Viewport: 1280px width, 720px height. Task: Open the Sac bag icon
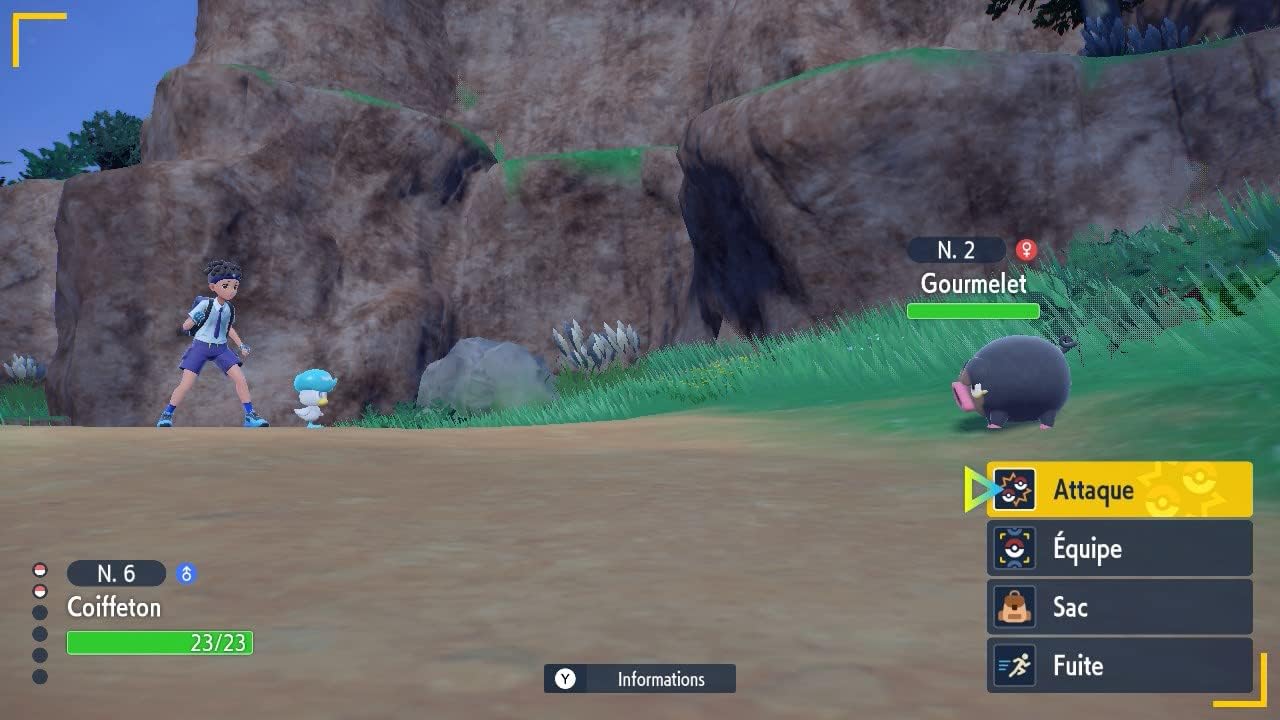(1013, 607)
